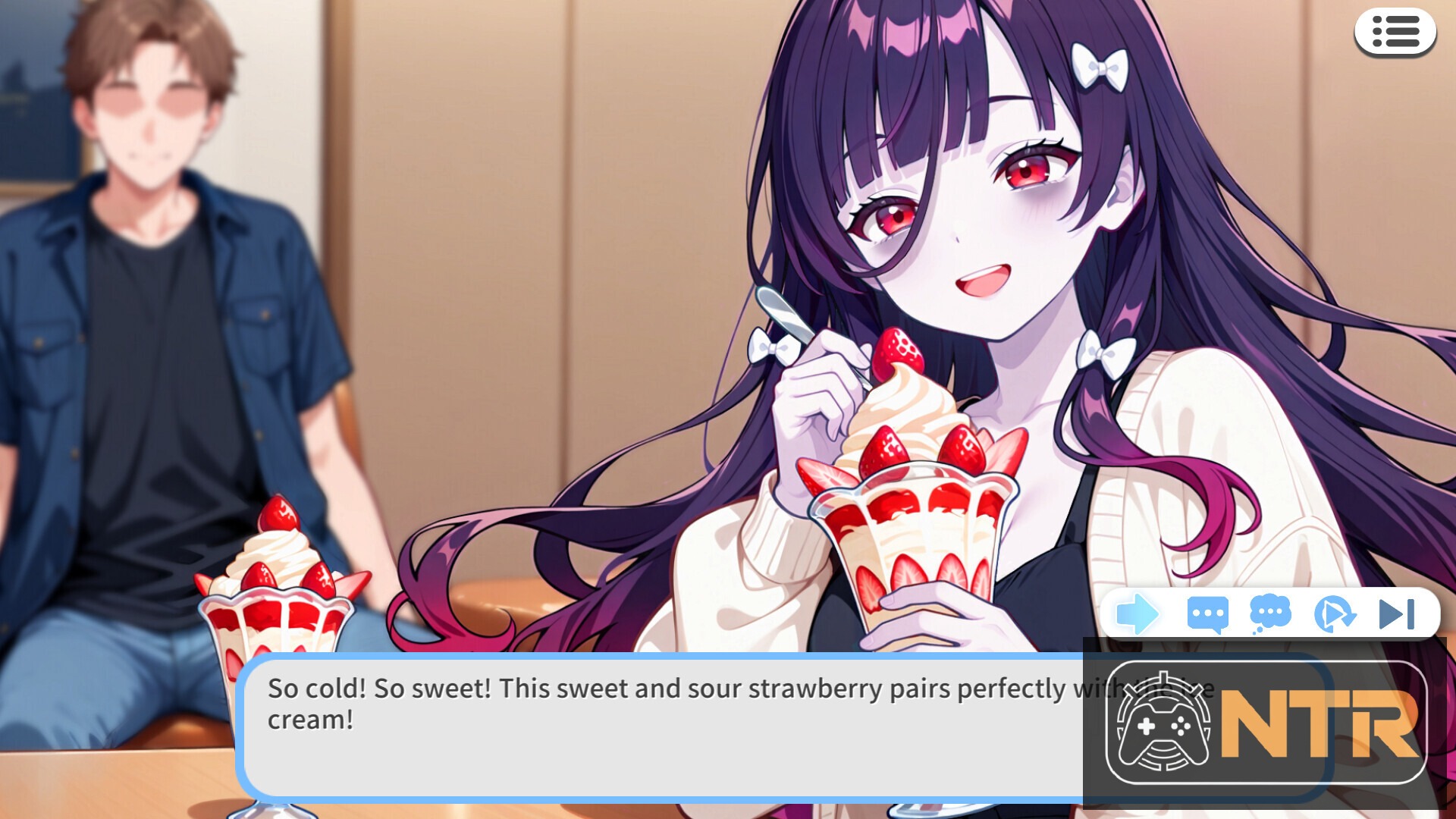Skip ahead with the skip-forward icon

(x=1396, y=613)
